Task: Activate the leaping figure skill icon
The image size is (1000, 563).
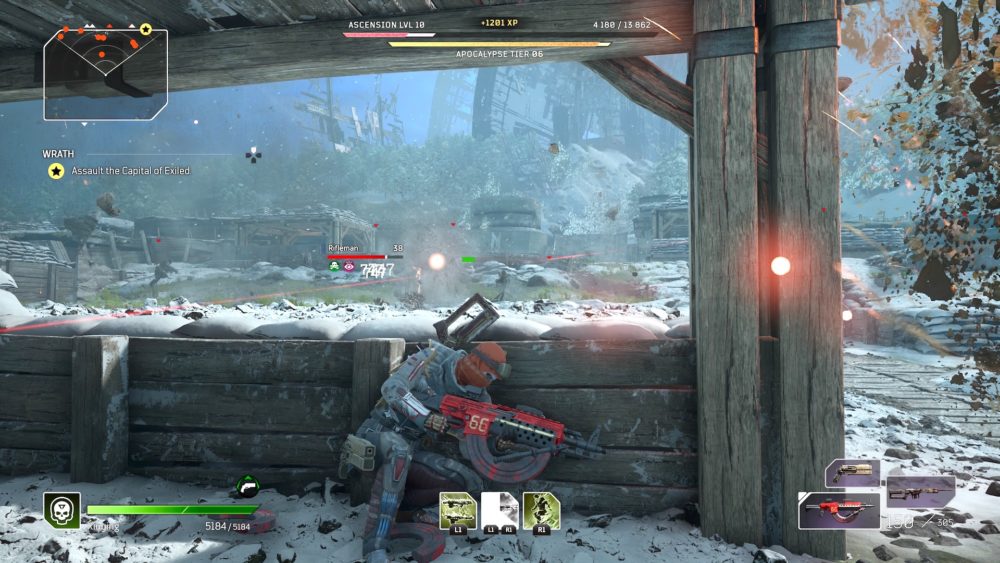Action: click(541, 511)
